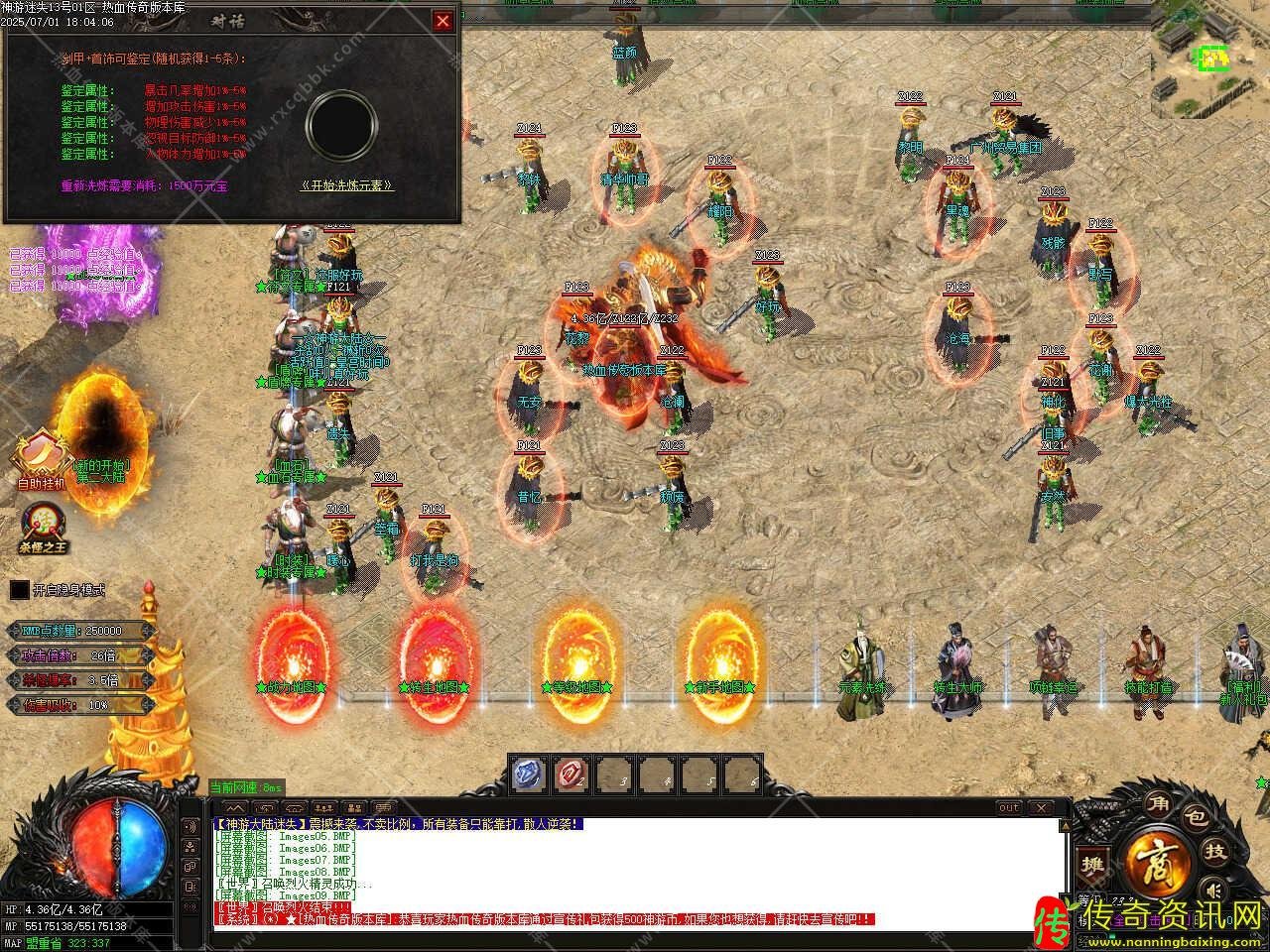Close the 对话 dialogue window
Image resolution: width=1270 pixels, height=952 pixels.
coord(443,21)
